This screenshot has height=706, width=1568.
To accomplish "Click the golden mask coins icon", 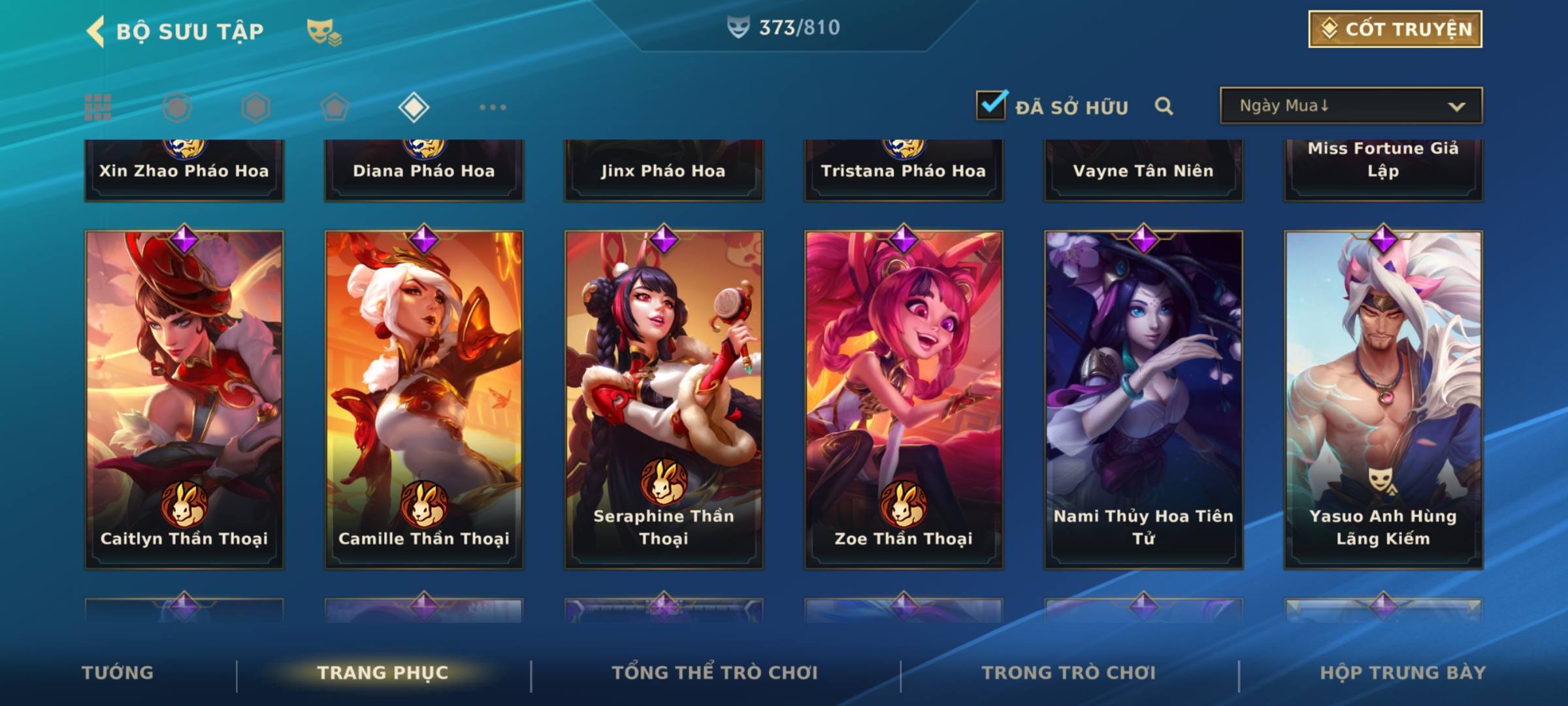I will tap(324, 32).
